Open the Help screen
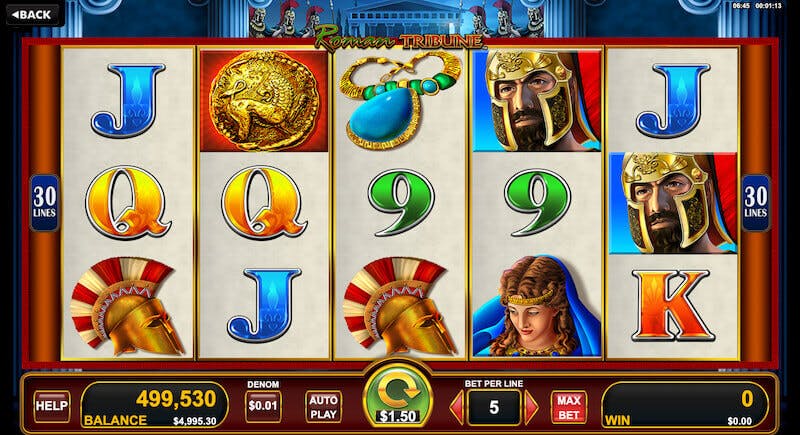800x435 pixels. tap(51, 405)
